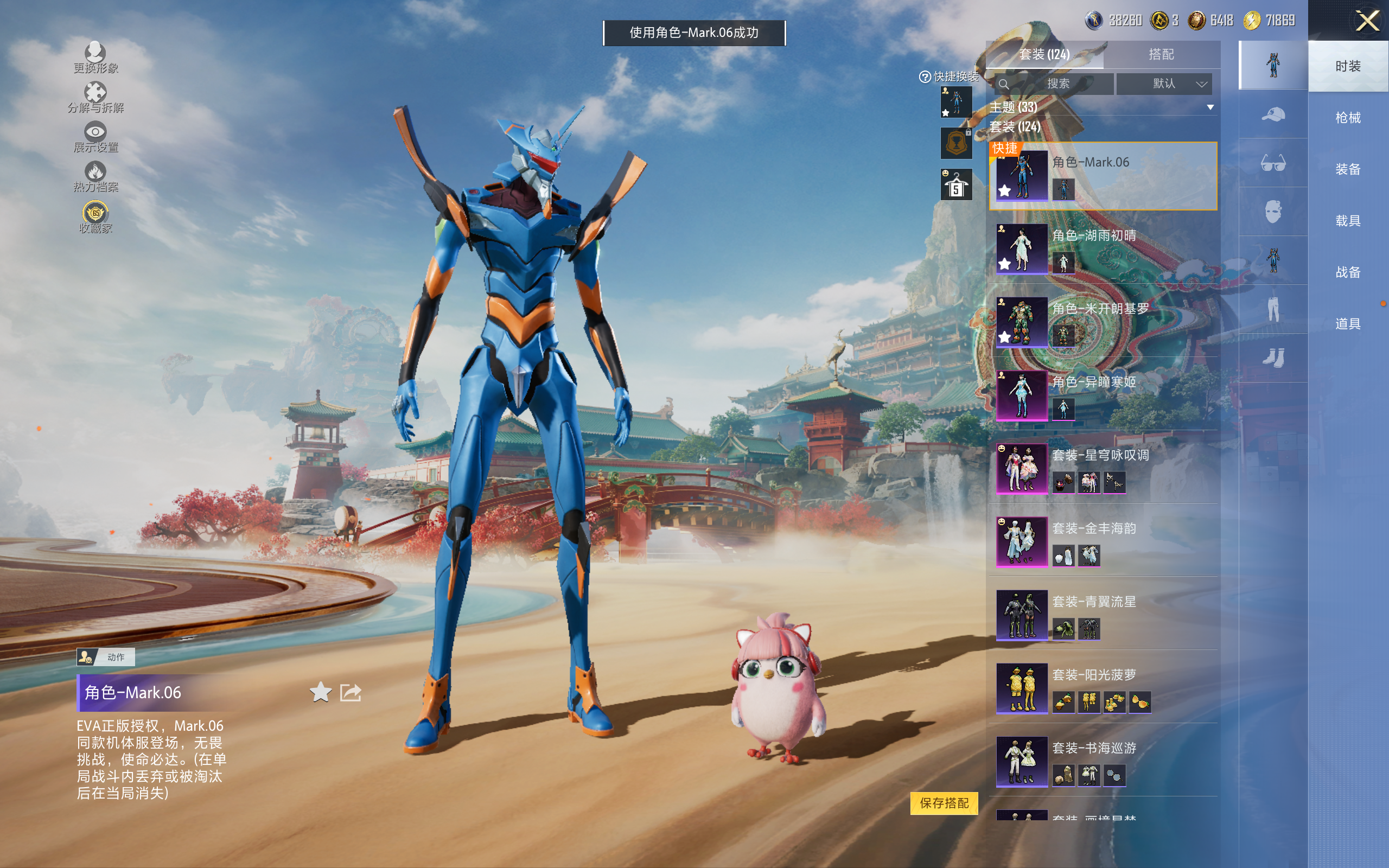The height and width of the screenshot is (868, 1389).
Task: Open 展示设置 display settings
Action: 95,137
